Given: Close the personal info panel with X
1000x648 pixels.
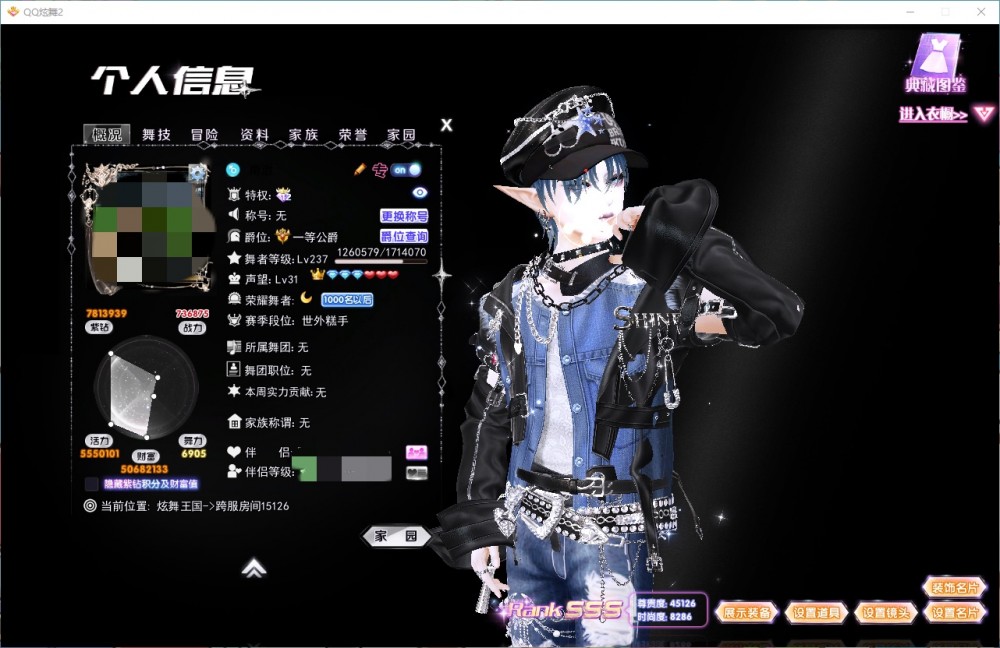Looking at the screenshot, I should point(447,125).
